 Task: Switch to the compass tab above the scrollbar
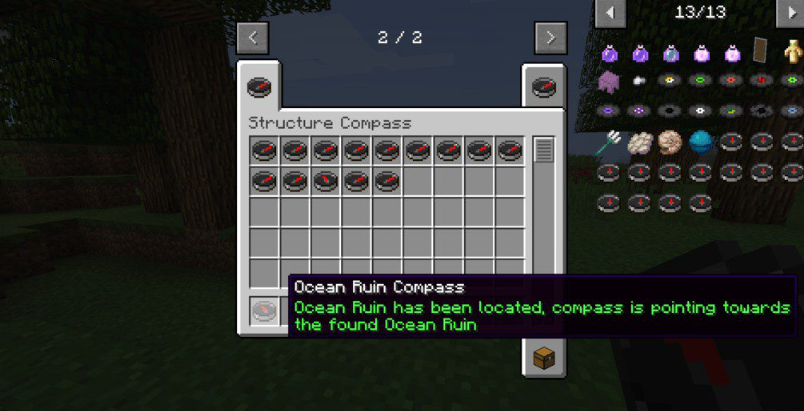pyautogui.click(x=543, y=86)
